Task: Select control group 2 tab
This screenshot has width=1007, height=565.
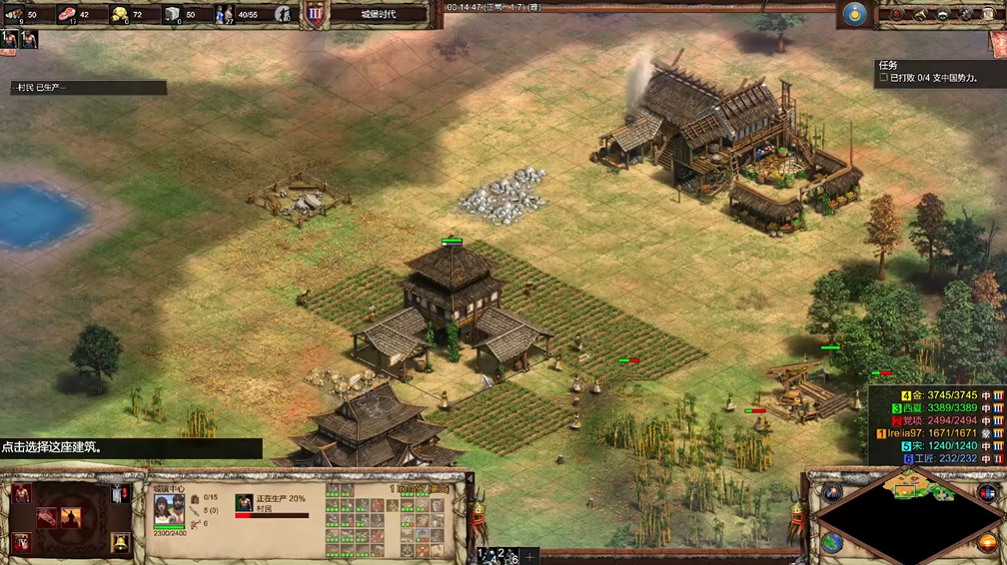Action: 501,553
